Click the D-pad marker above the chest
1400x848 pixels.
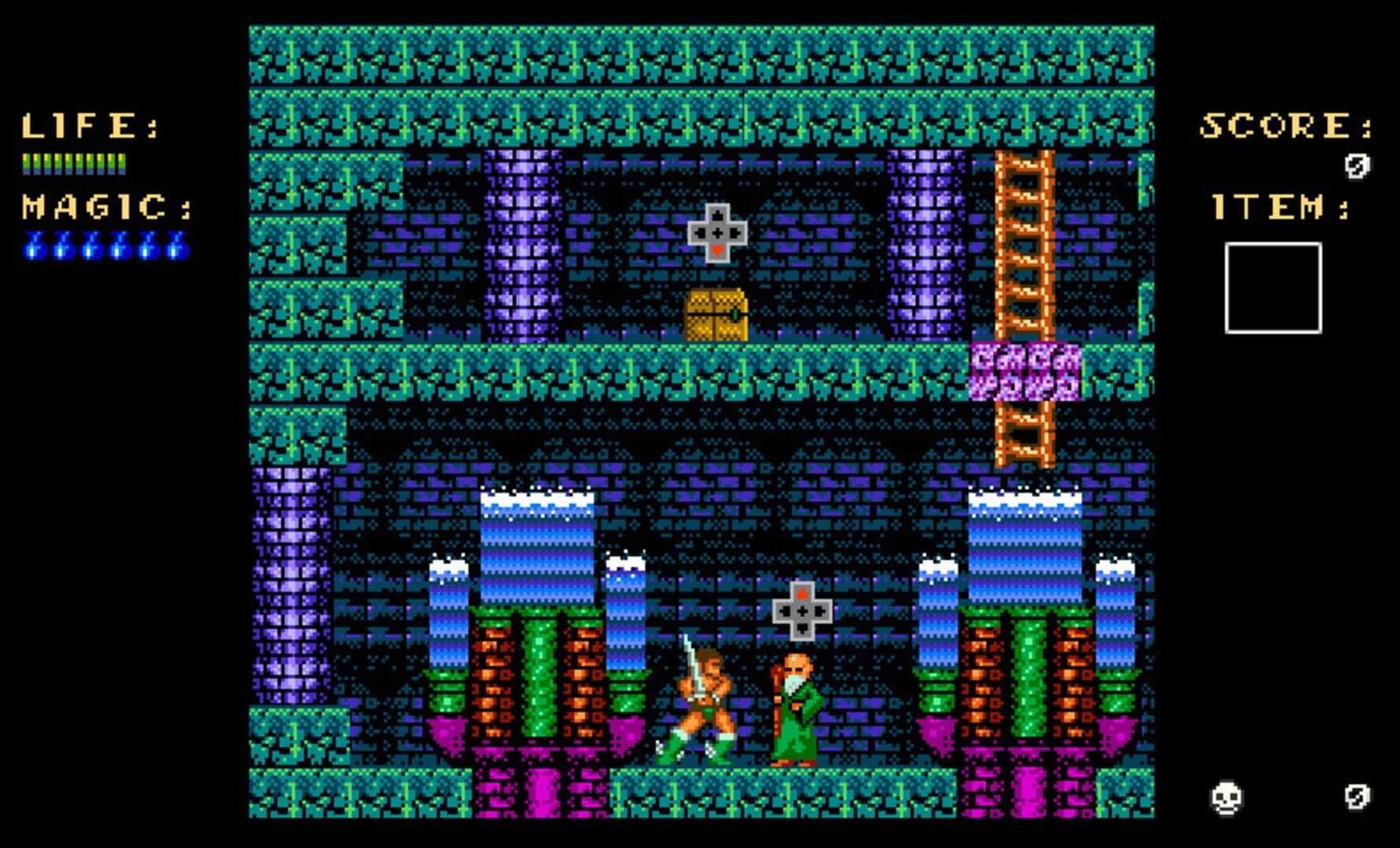click(x=718, y=232)
